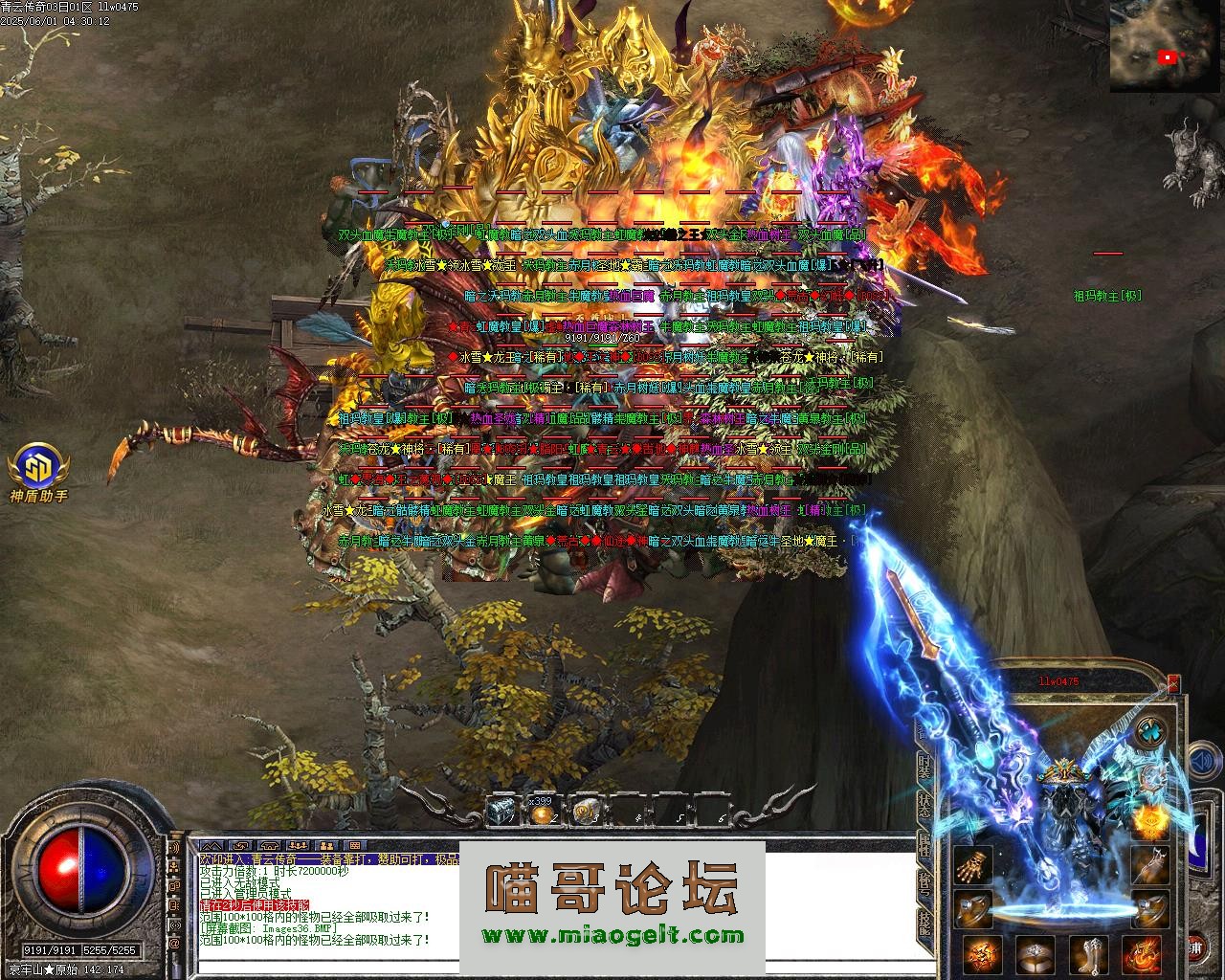Image resolution: width=1225 pixels, height=980 pixels.
Task: Click the @ chat channel button
Action: [174, 943]
